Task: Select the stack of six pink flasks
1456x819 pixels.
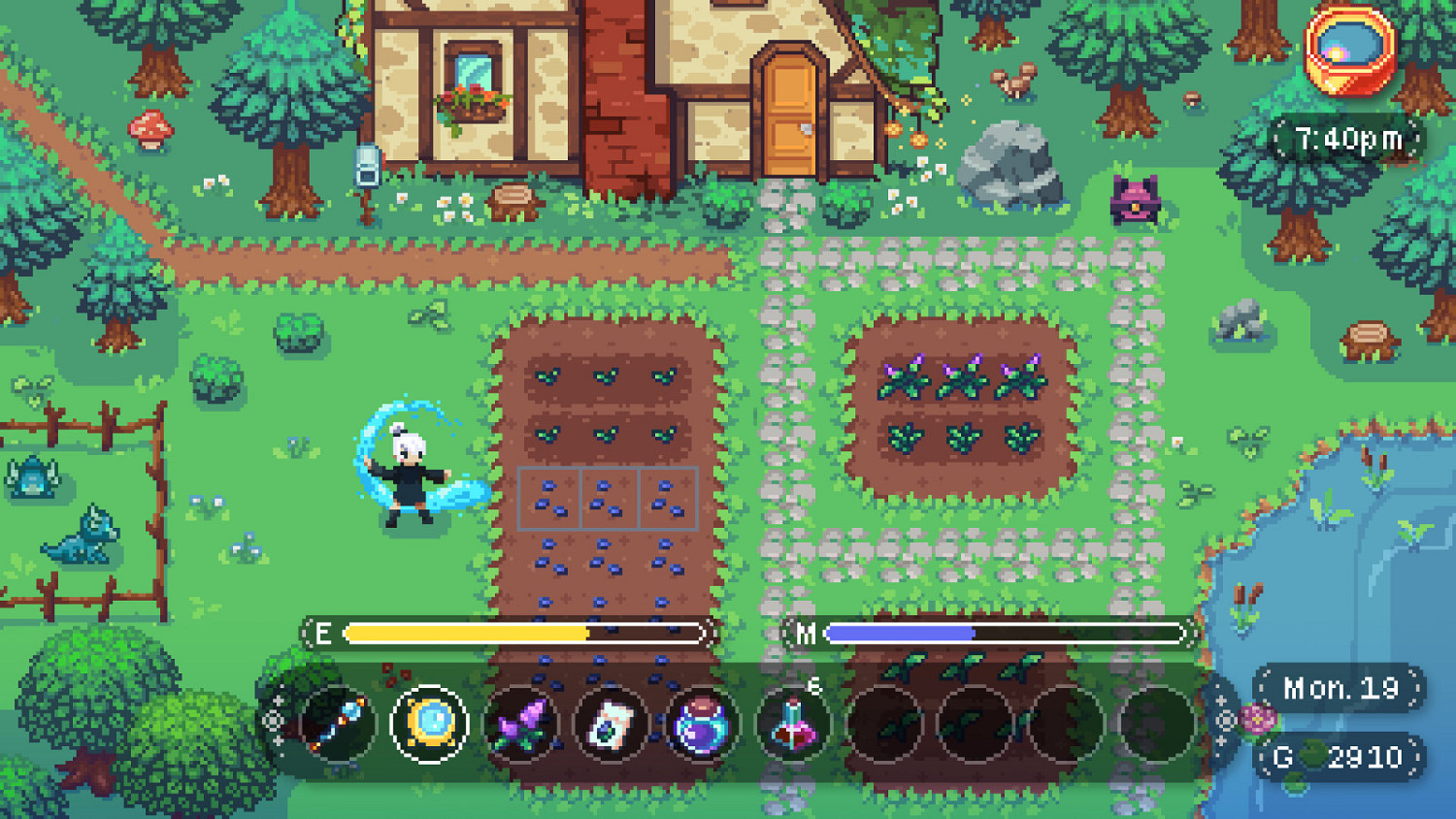Action: click(x=791, y=723)
